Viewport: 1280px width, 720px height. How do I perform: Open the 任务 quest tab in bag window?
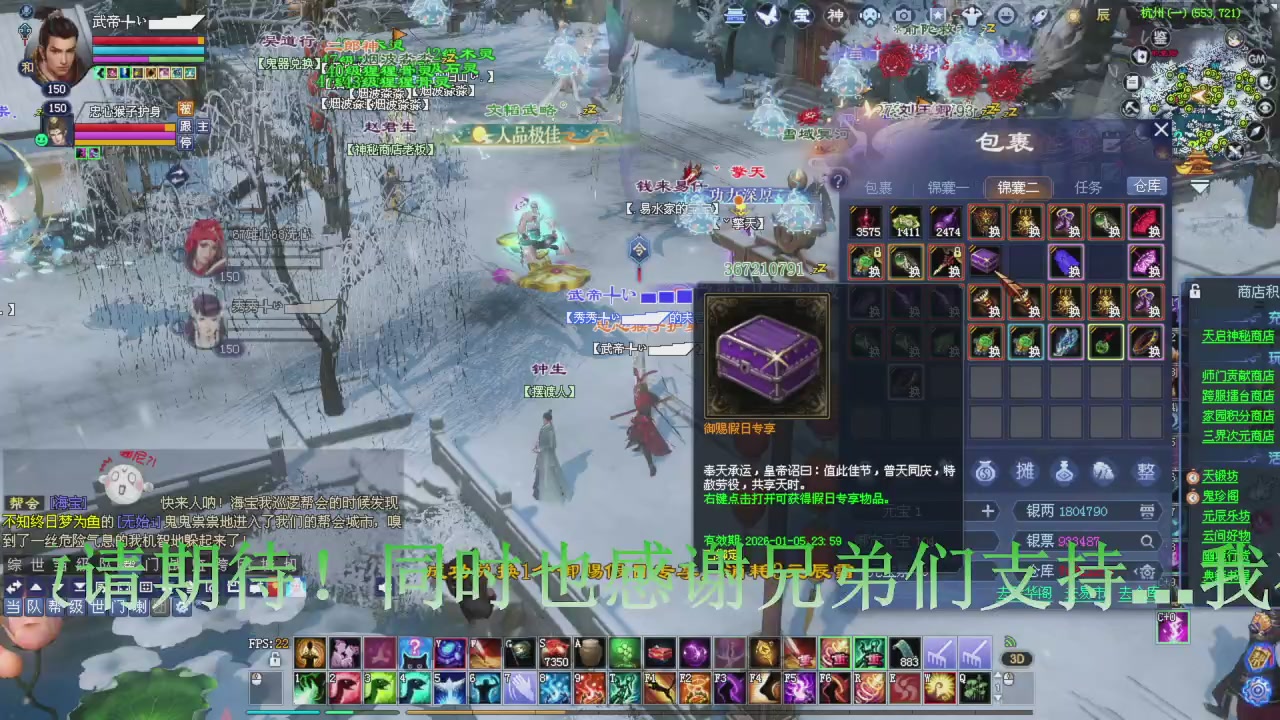coord(1089,187)
